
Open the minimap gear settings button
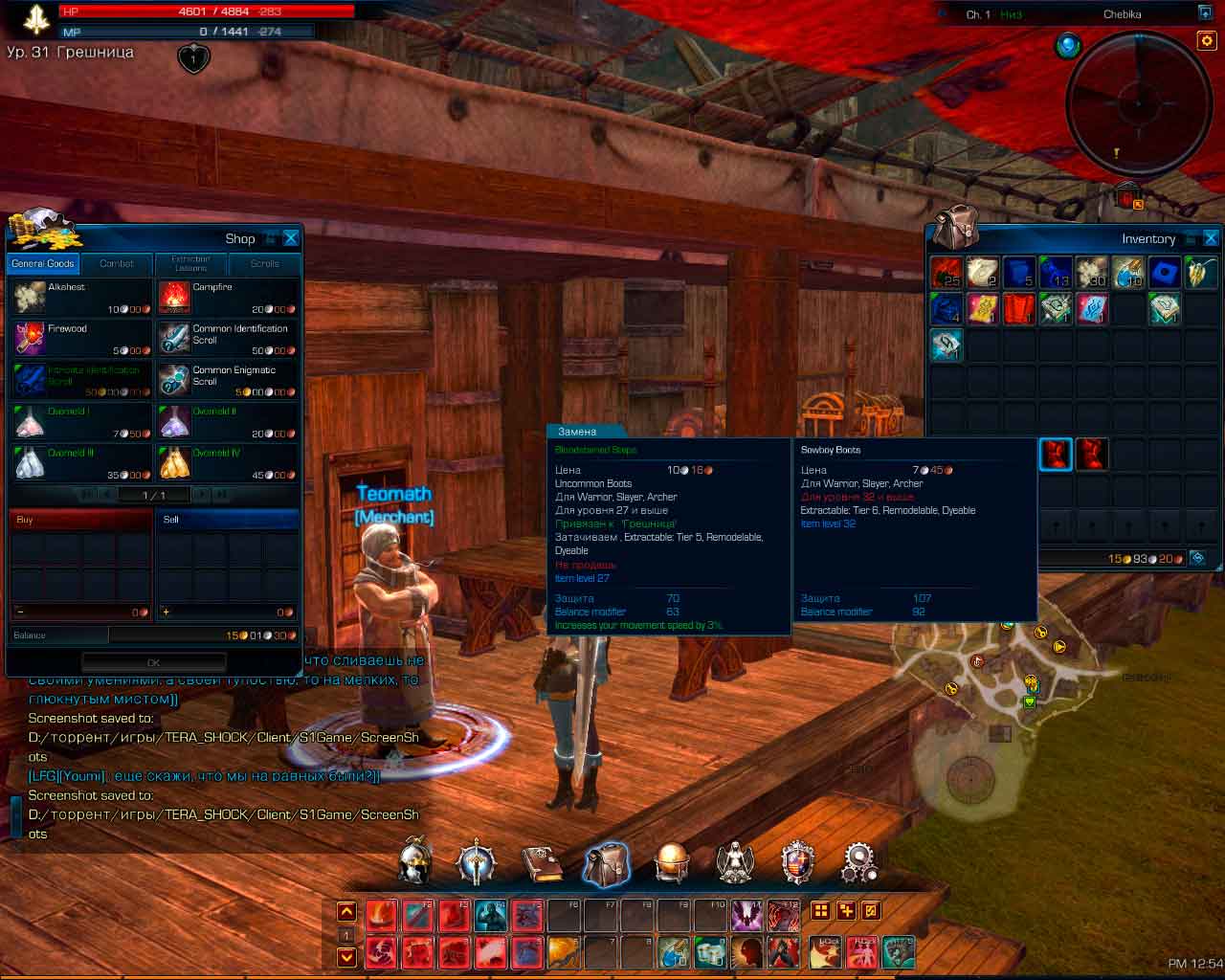pos(1206,41)
